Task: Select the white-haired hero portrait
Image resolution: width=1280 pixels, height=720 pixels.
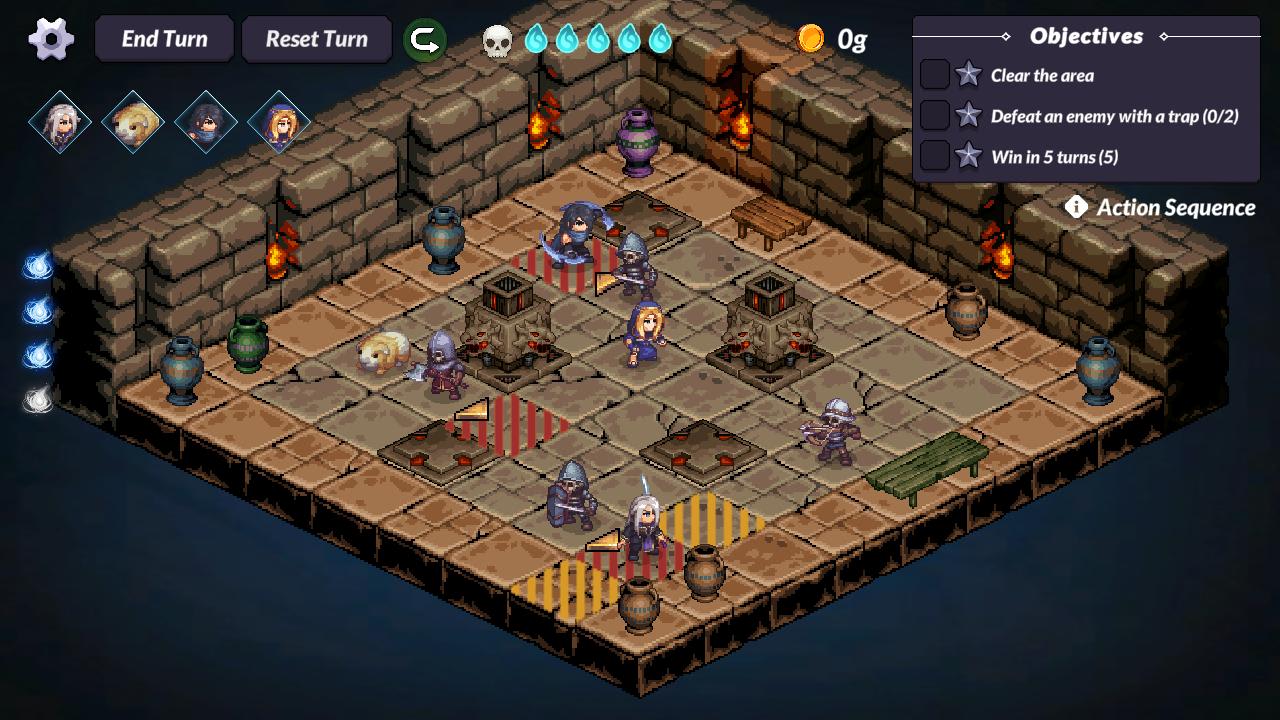Action: click(62, 120)
